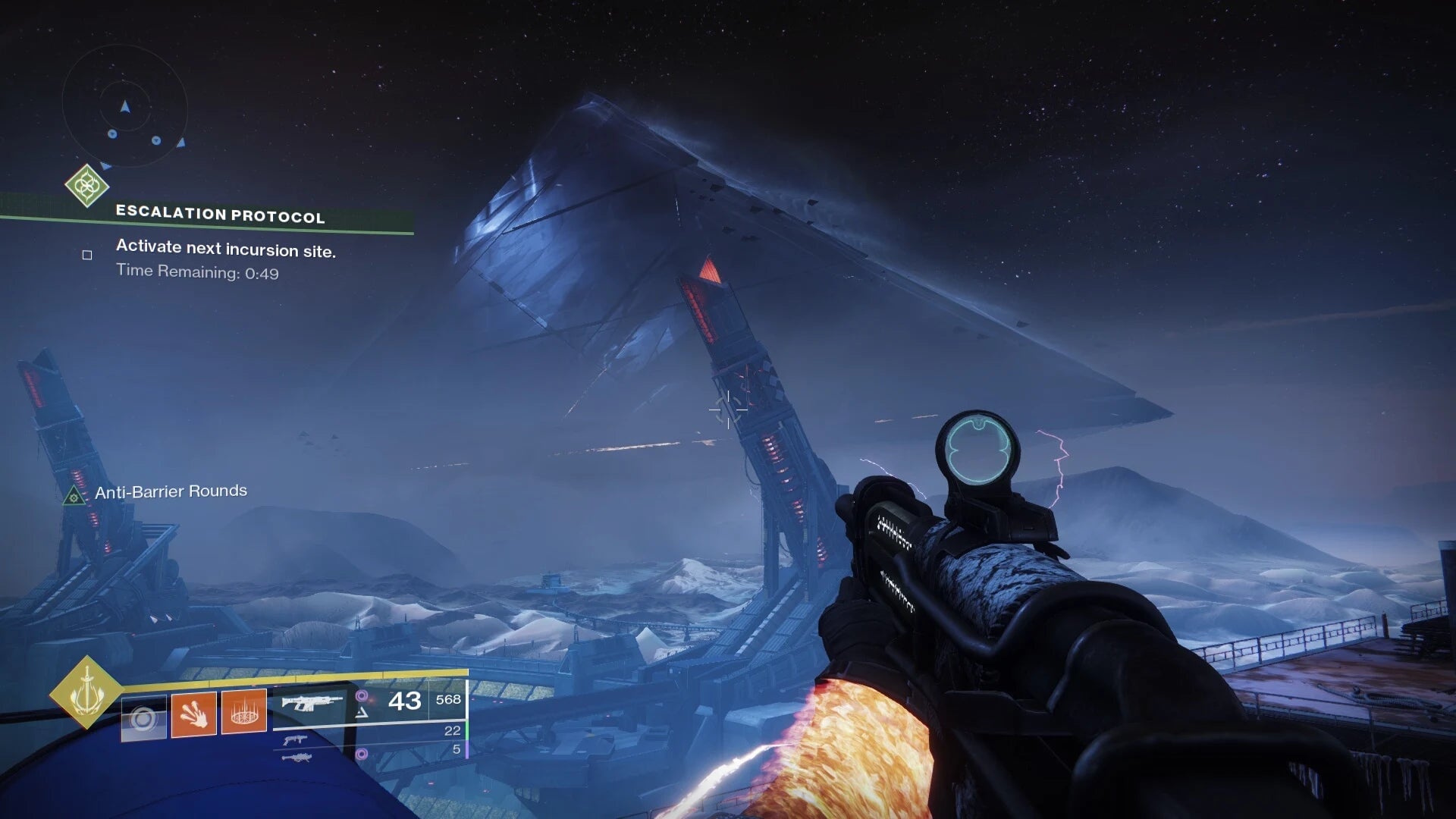Use the orange hand melee ability

193,714
